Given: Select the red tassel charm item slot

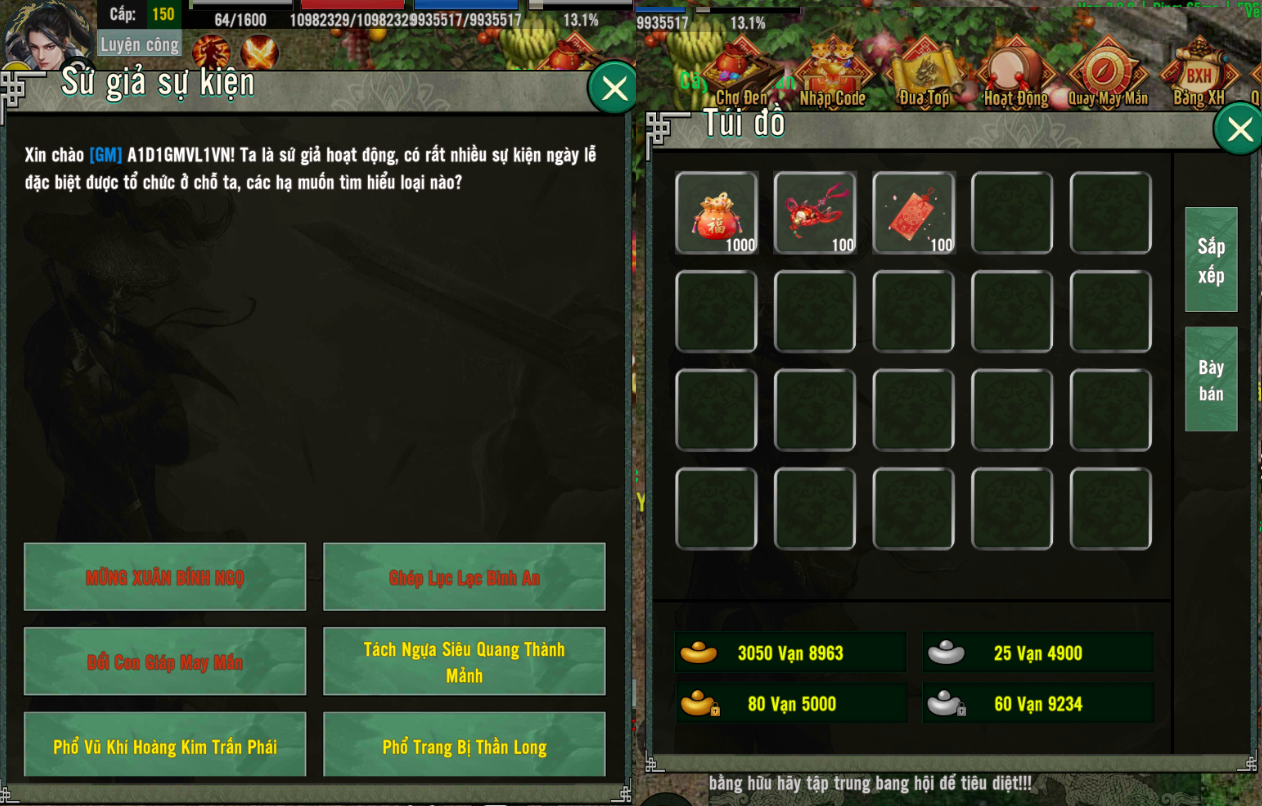Looking at the screenshot, I should point(815,213).
